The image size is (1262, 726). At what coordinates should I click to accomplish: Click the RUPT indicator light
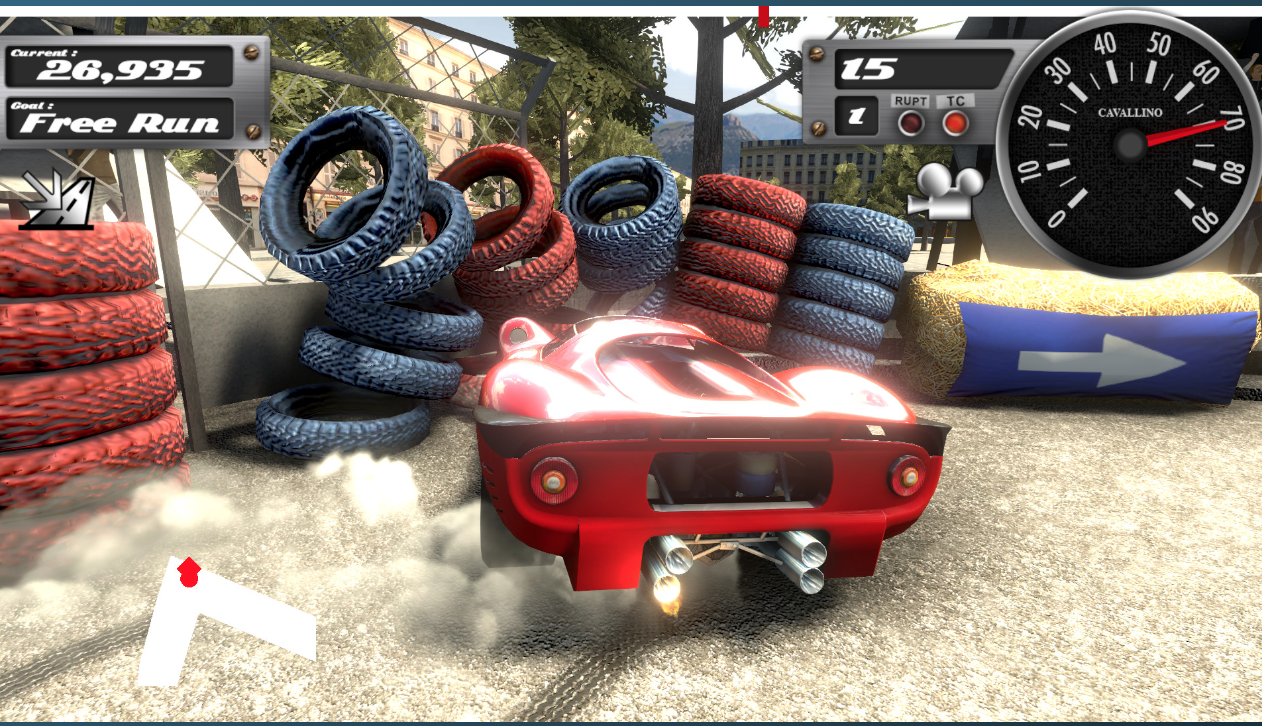pos(910,123)
